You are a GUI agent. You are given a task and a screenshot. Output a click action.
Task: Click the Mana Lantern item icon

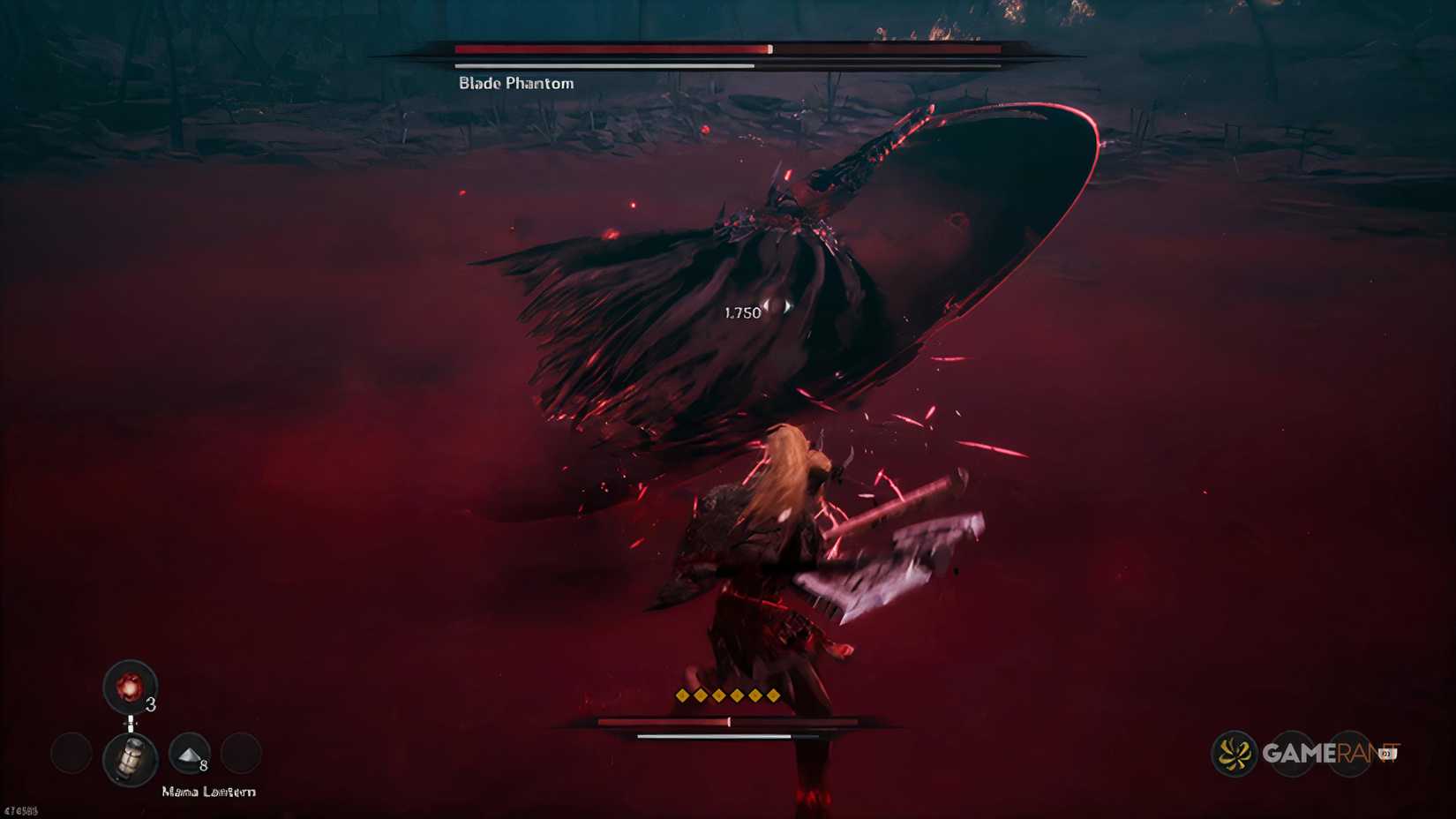130,757
